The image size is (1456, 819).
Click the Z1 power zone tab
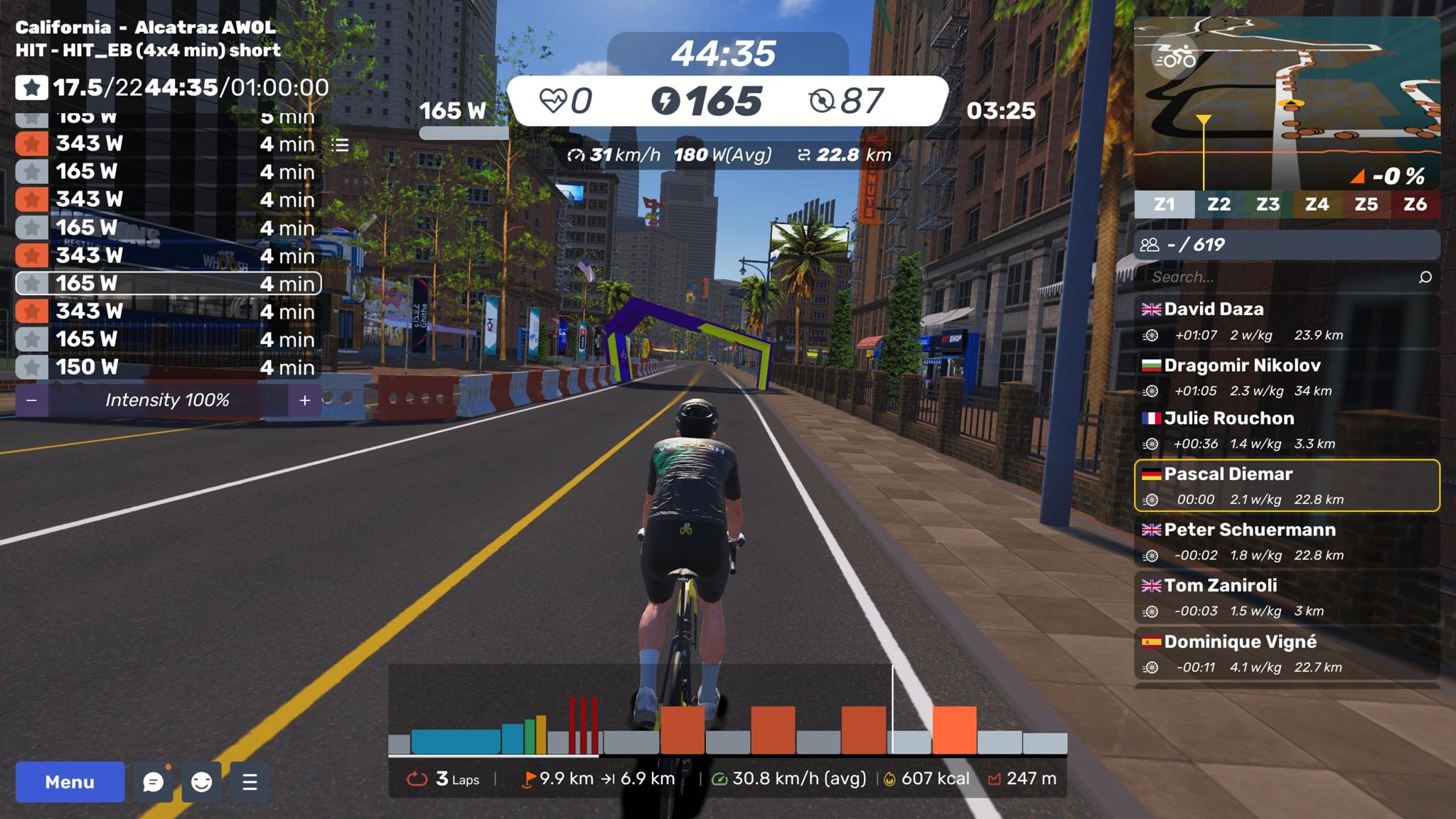pos(1165,205)
